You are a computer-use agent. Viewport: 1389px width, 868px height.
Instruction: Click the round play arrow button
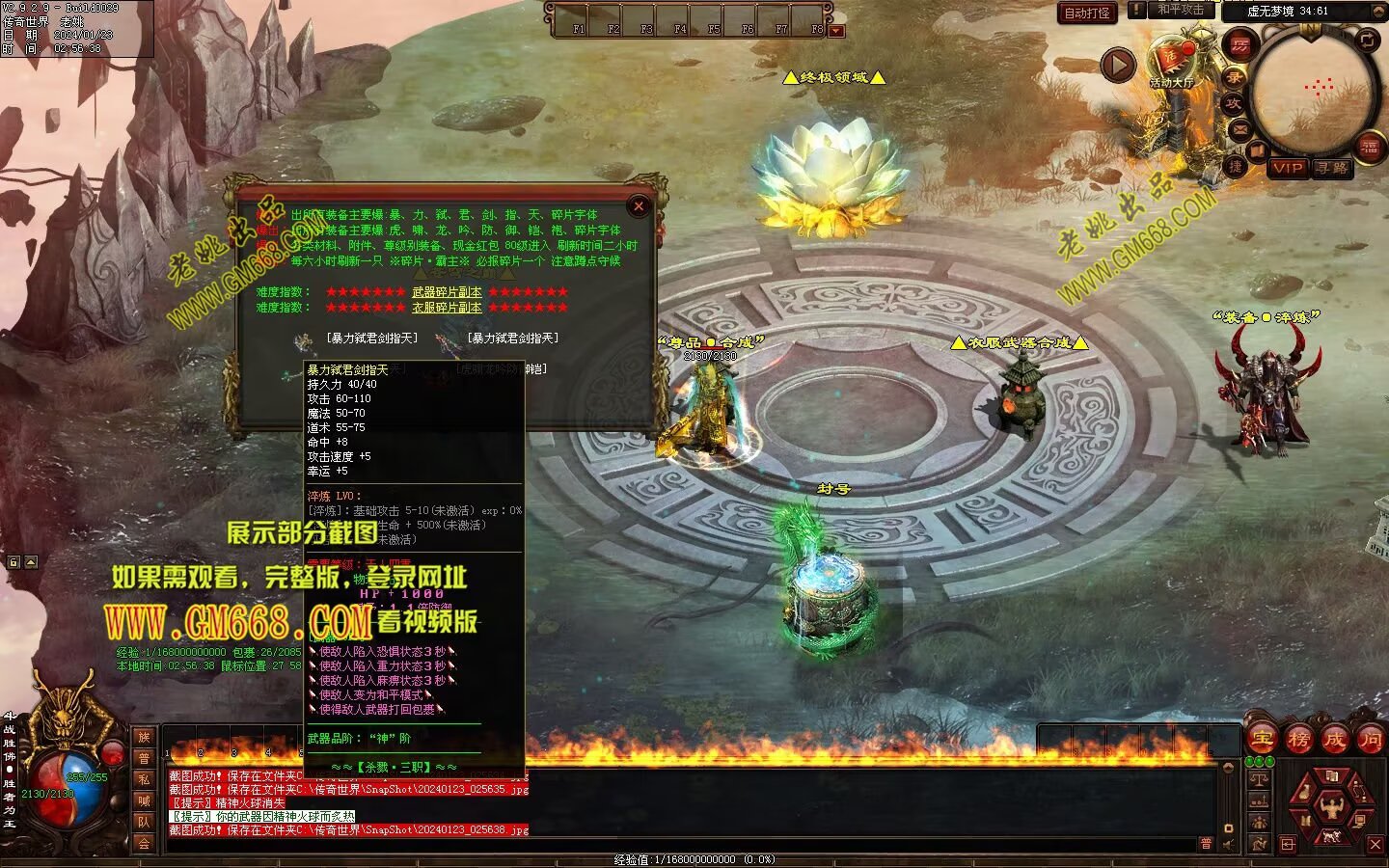point(1118,66)
